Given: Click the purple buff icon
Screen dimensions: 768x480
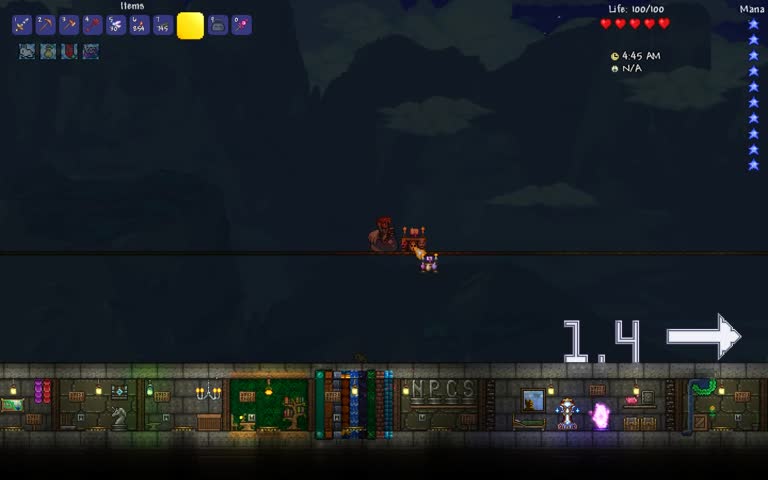Looking at the screenshot, I should [90, 51].
